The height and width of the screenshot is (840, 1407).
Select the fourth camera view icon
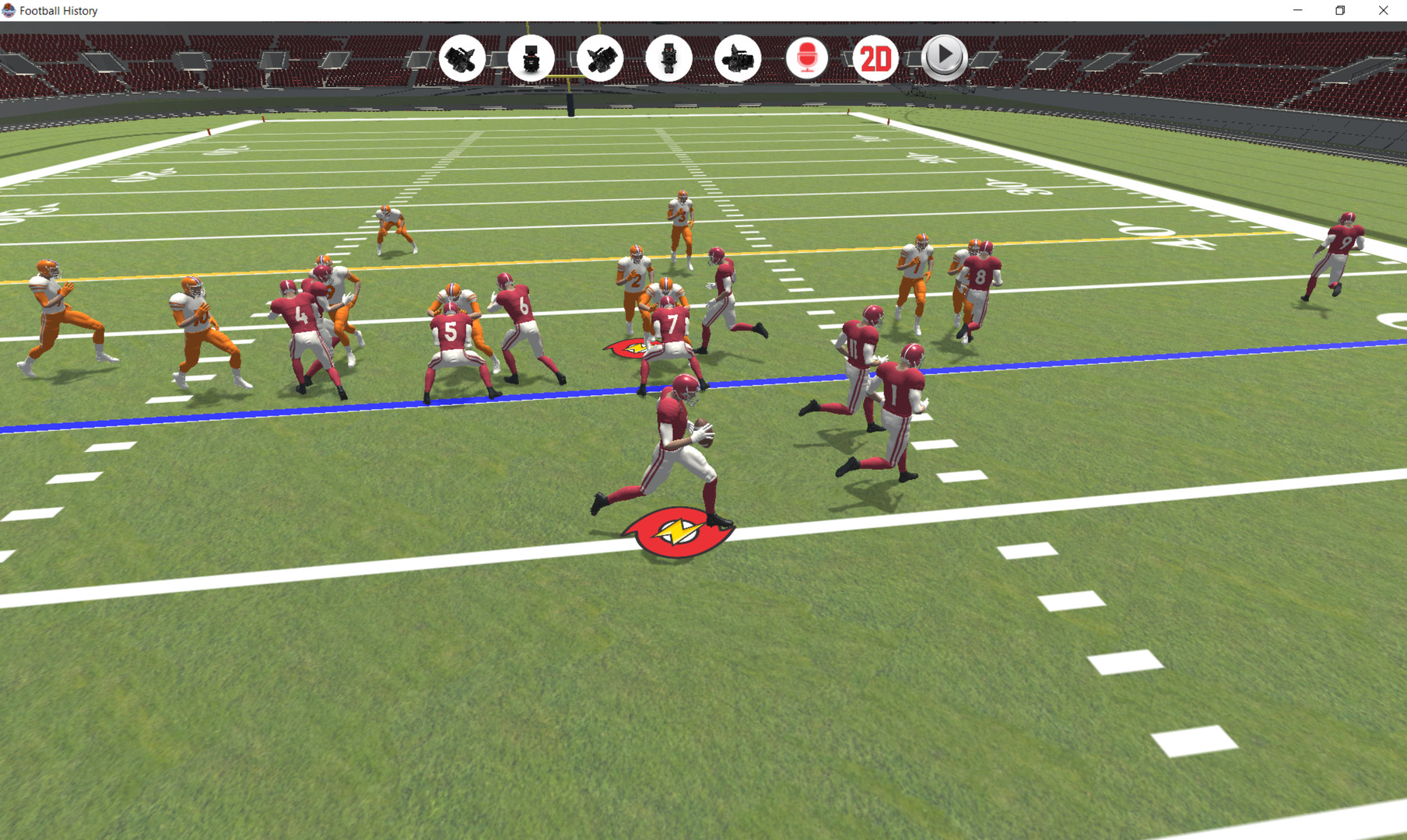[x=669, y=58]
